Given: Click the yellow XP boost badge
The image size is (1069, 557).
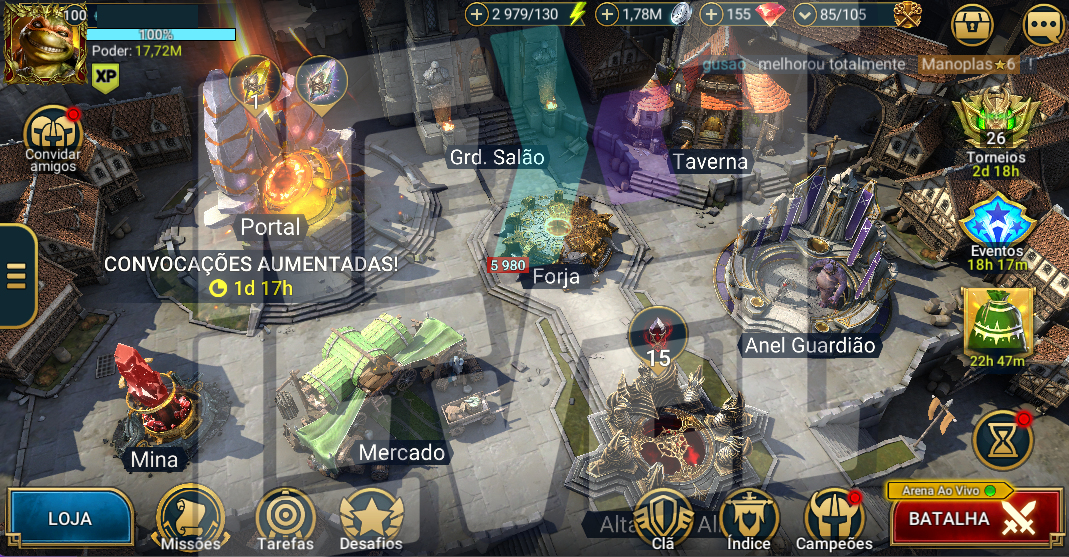Looking at the screenshot, I should click(x=105, y=75).
